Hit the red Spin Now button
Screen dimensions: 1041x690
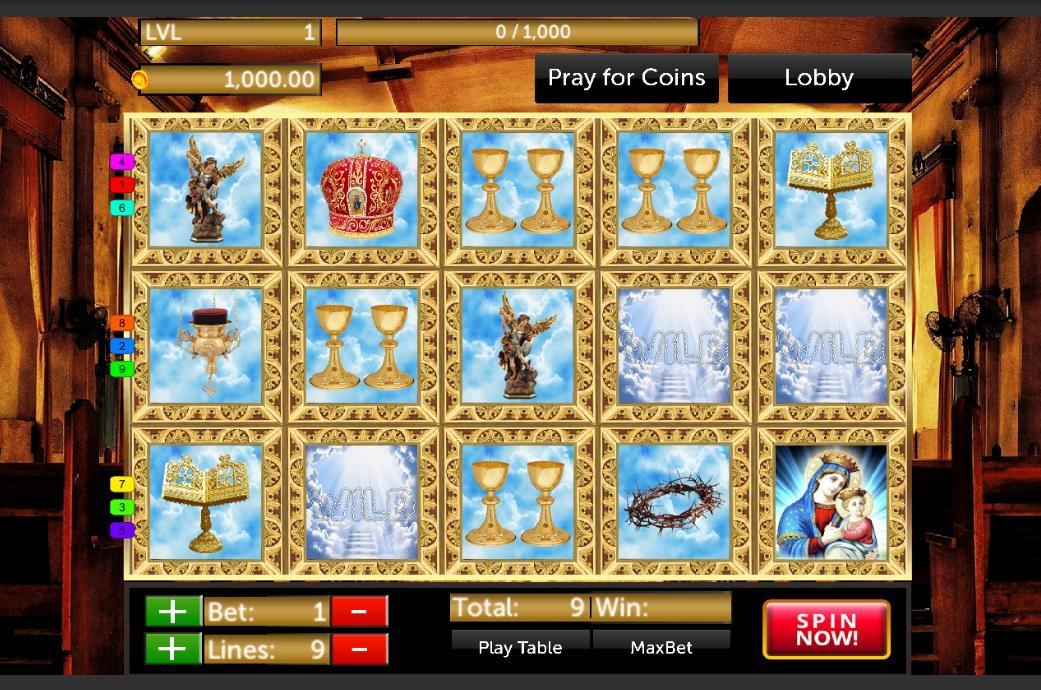(826, 630)
